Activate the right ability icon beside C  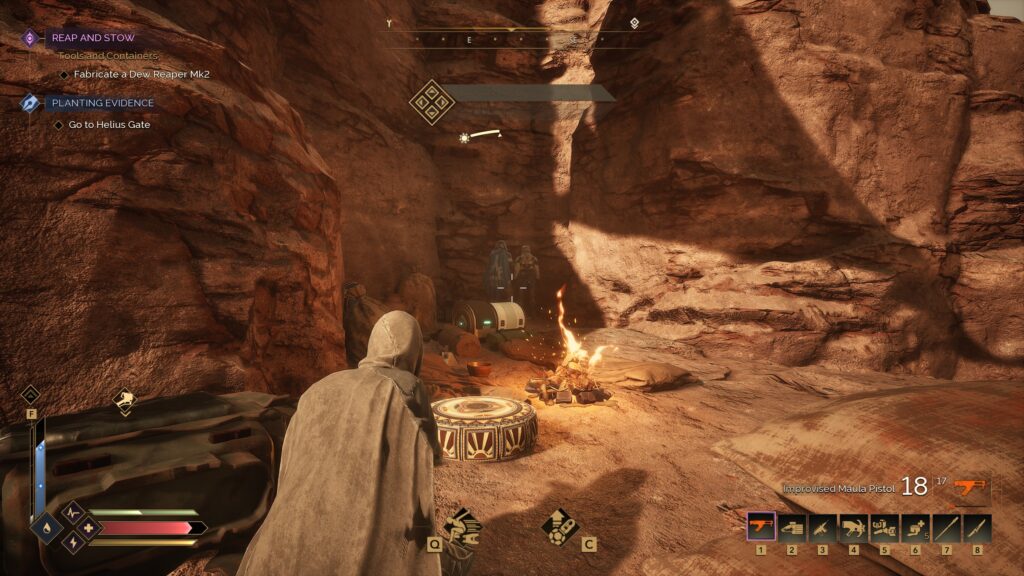pos(557,525)
